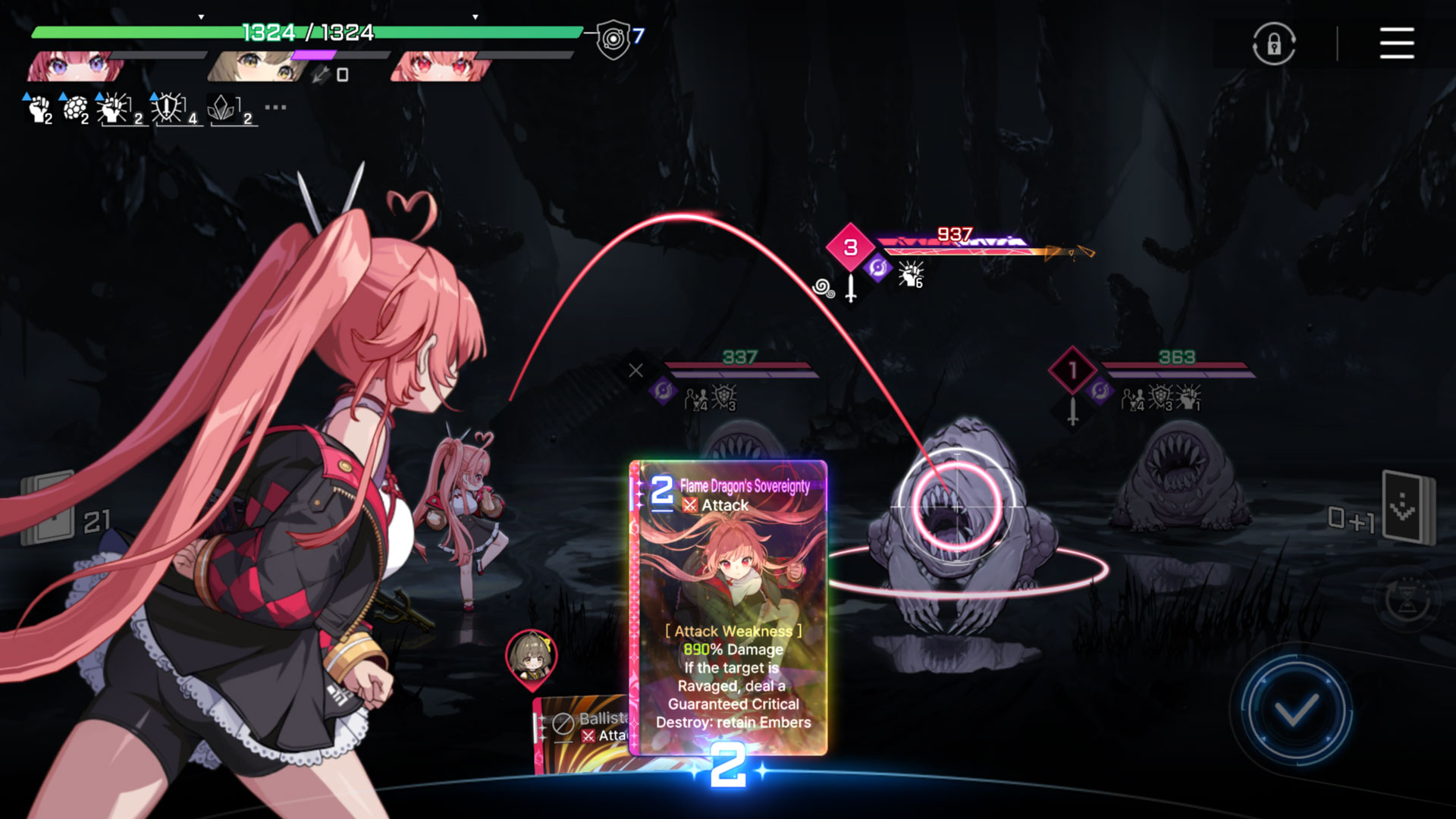This screenshot has width=1456, height=819.
Task: Toggle the auto-lock rotation icon
Action: [x=1273, y=43]
